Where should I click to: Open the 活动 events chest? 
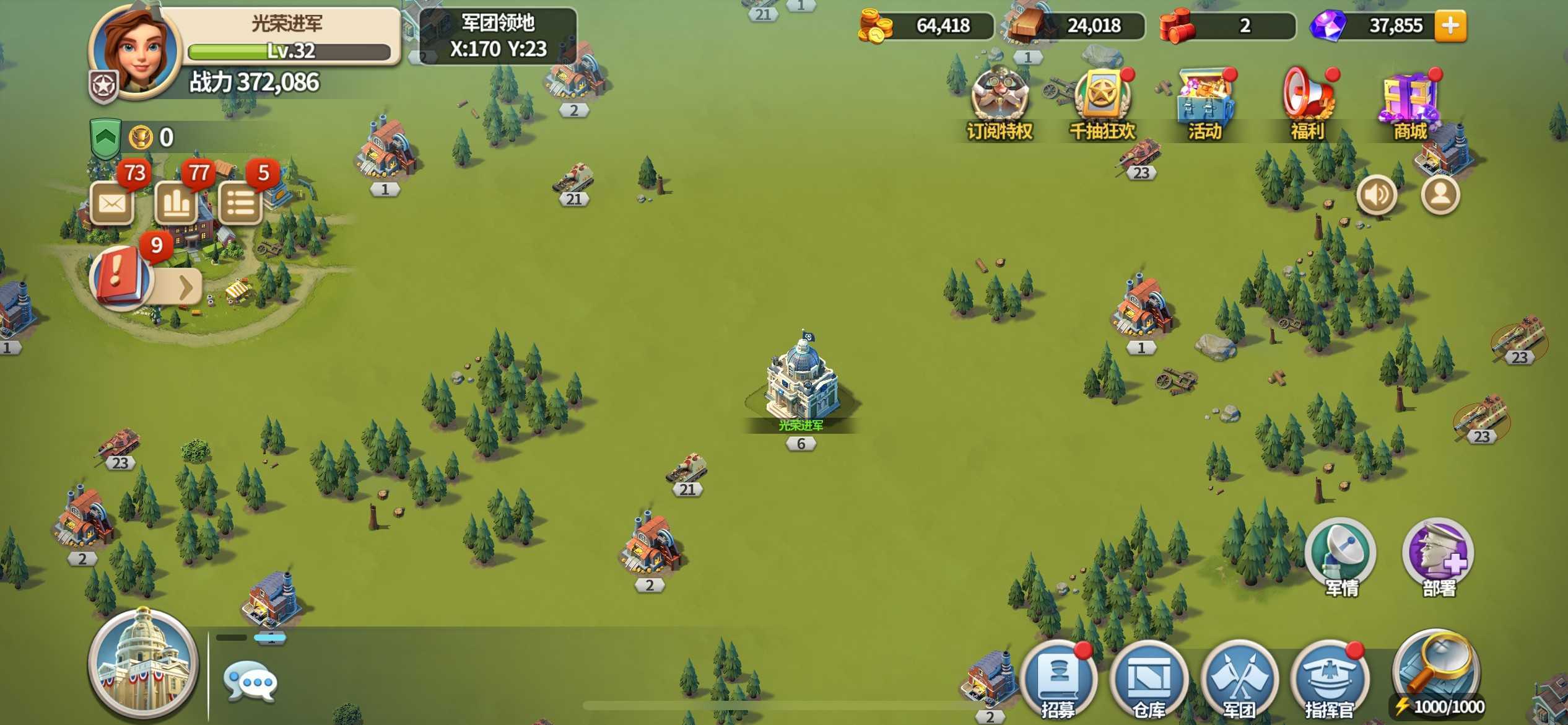point(1205,102)
